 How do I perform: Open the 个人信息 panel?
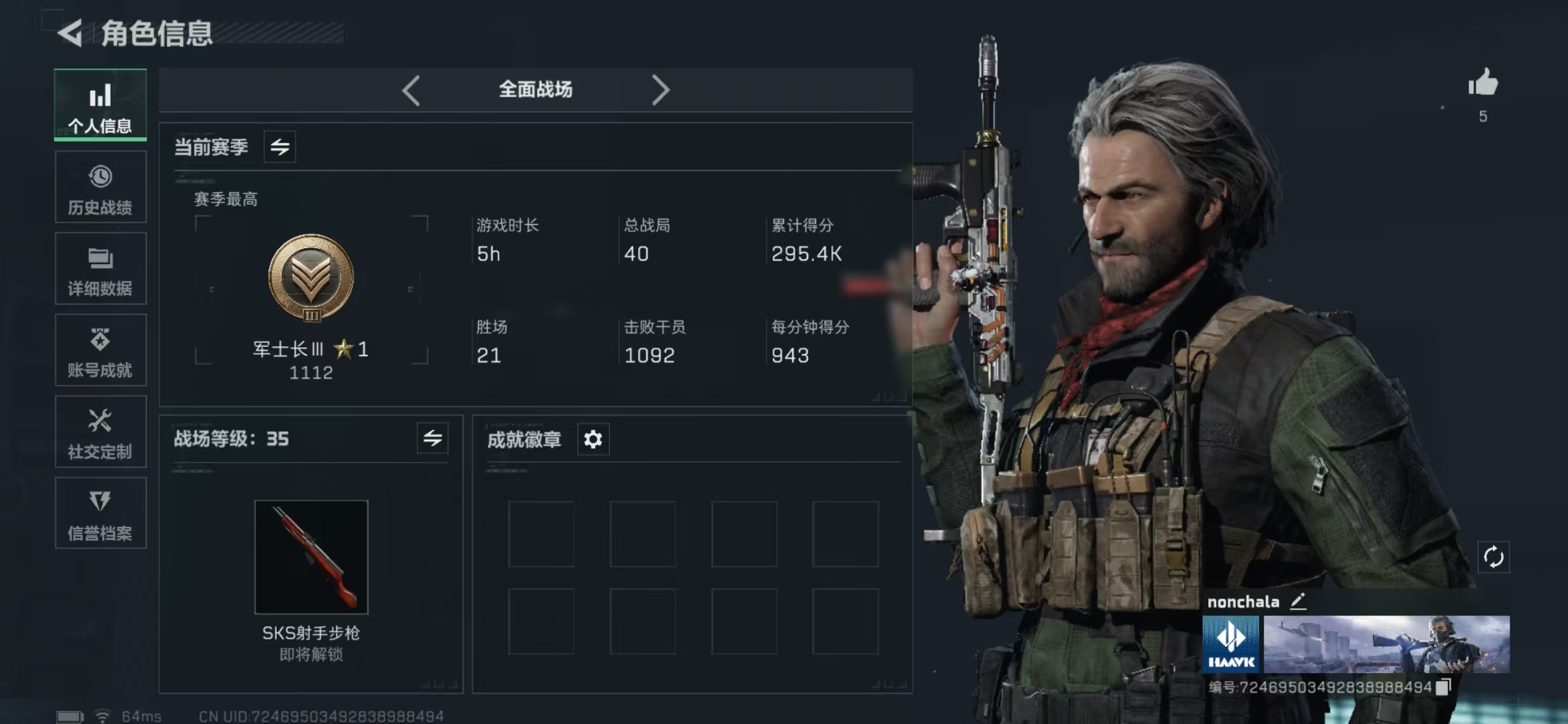pos(100,105)
